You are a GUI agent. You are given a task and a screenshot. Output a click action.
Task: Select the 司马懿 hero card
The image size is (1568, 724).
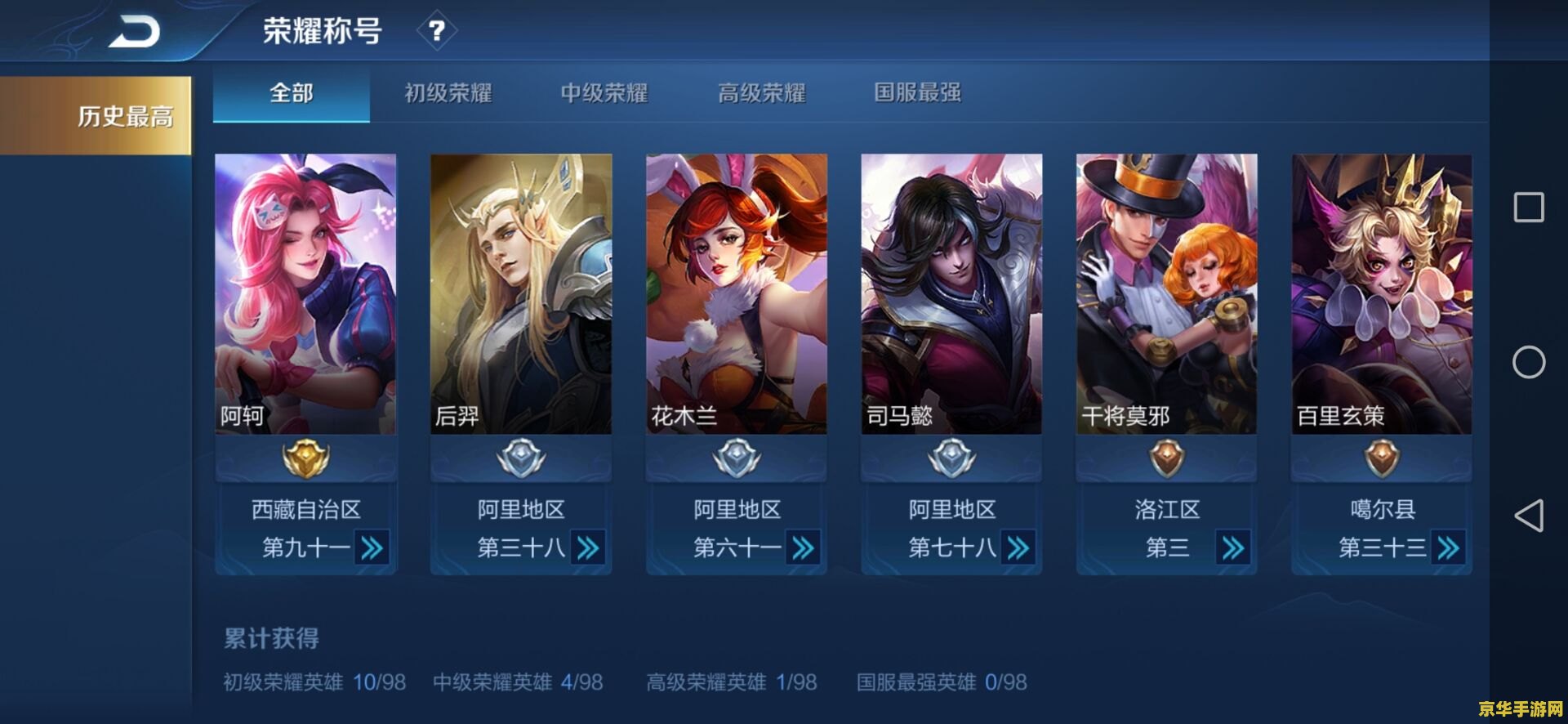[x=951, y=294]
